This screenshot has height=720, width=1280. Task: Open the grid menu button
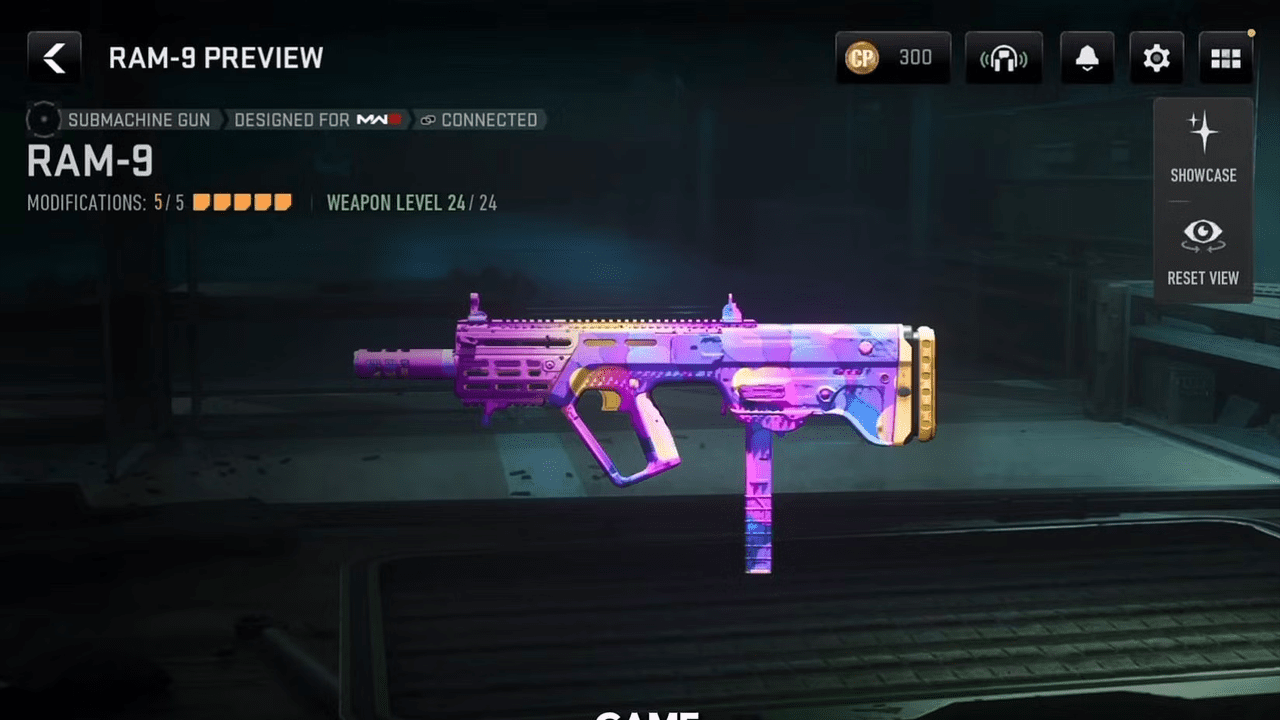point(1225,58)
